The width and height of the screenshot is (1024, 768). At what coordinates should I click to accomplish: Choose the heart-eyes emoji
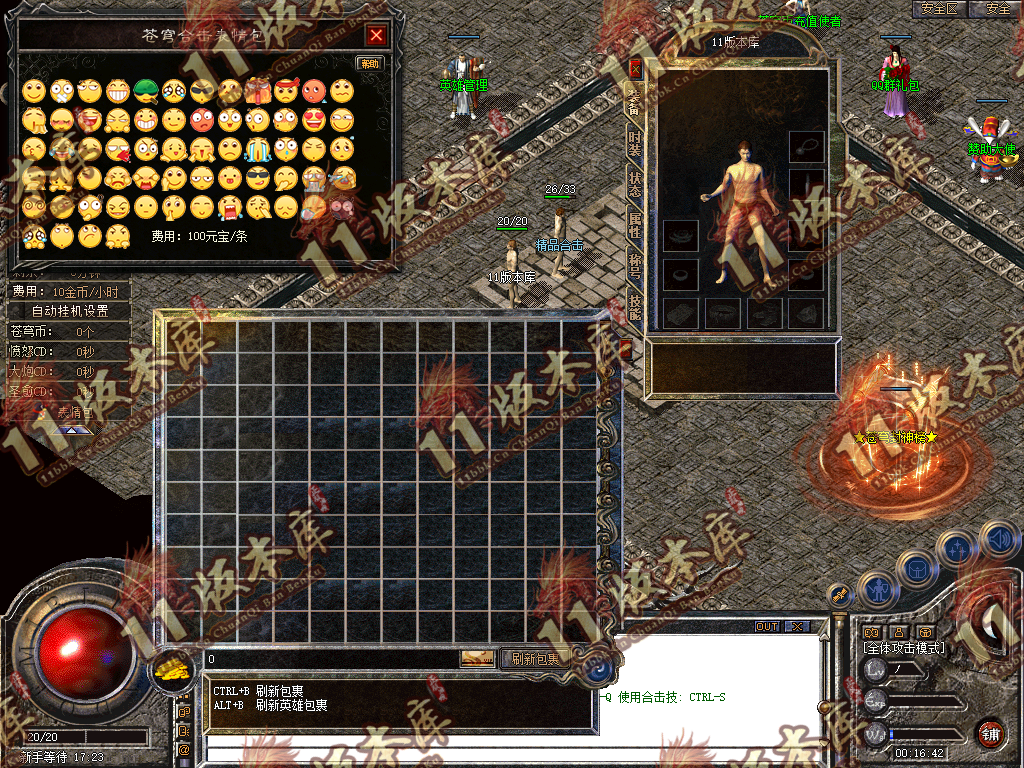pos(314,120)
